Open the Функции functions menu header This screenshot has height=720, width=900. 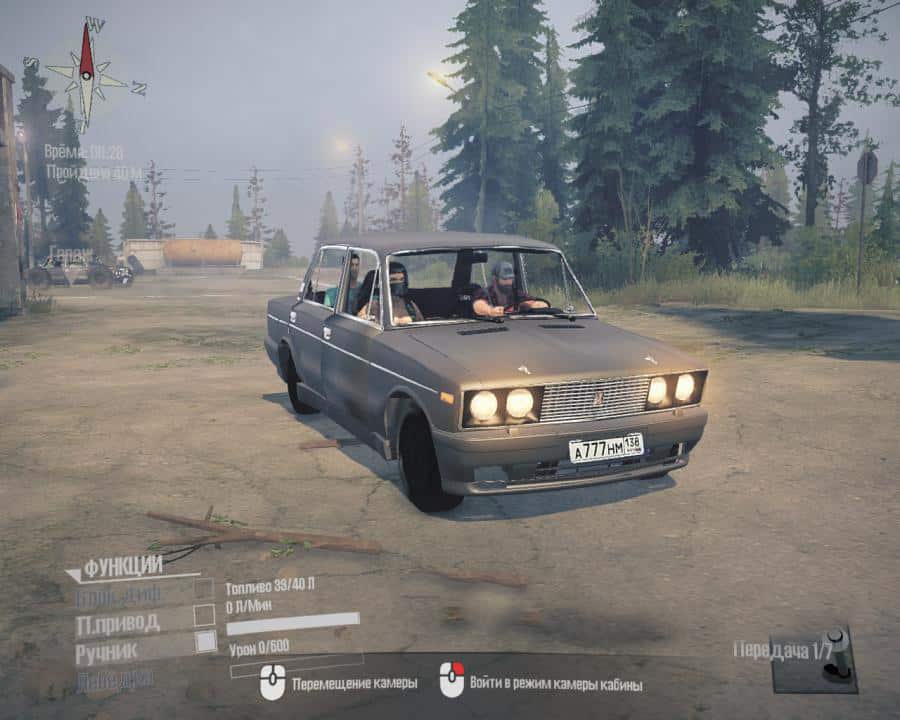[122, 567]
